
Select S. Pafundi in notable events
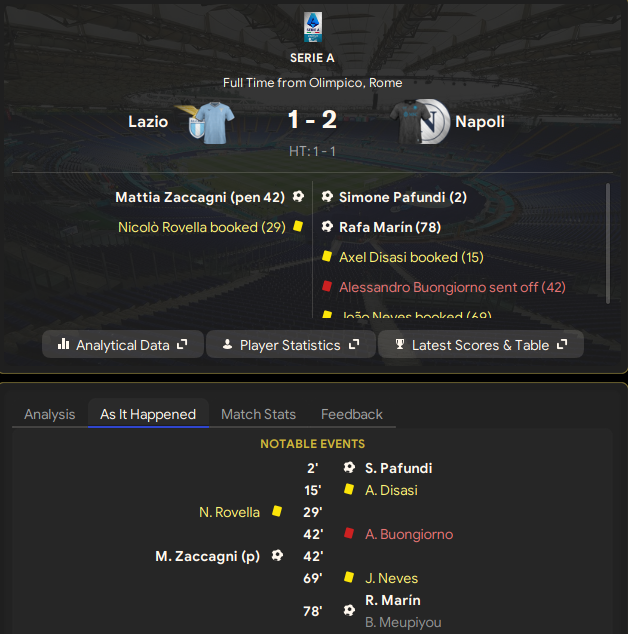click(x=398, y=468)
